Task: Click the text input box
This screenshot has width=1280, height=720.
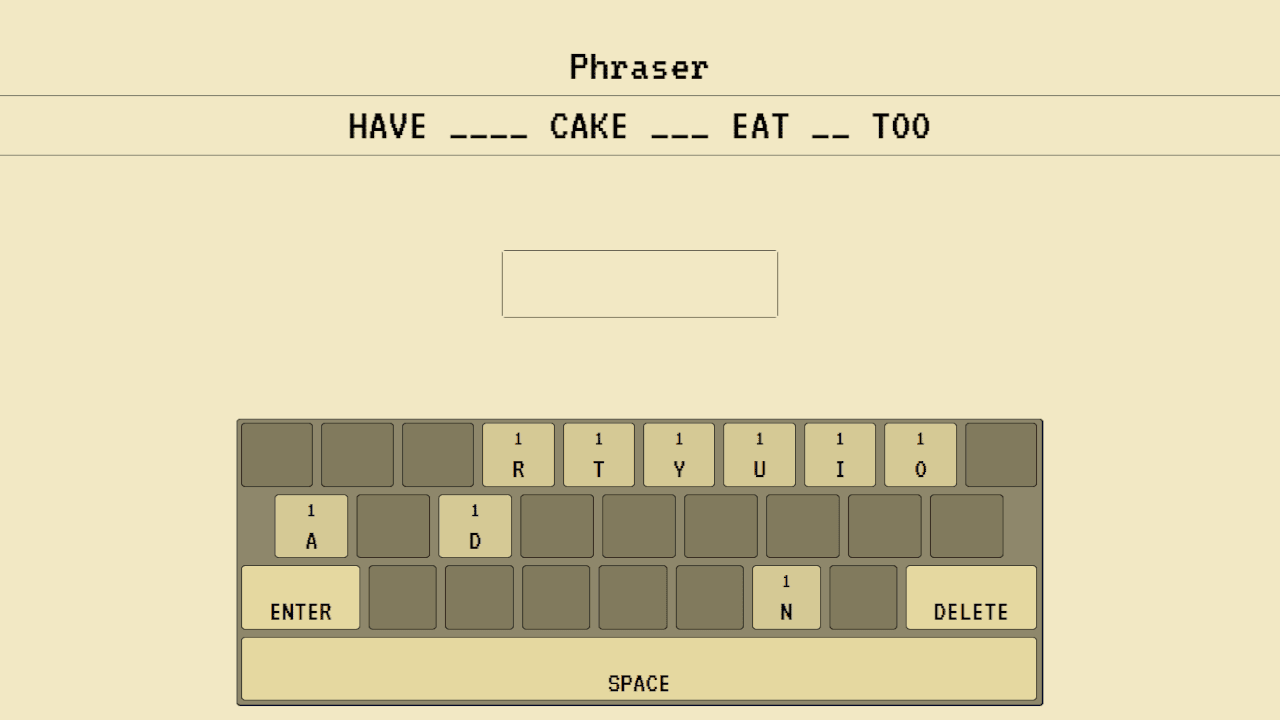Action: (639, 283)
